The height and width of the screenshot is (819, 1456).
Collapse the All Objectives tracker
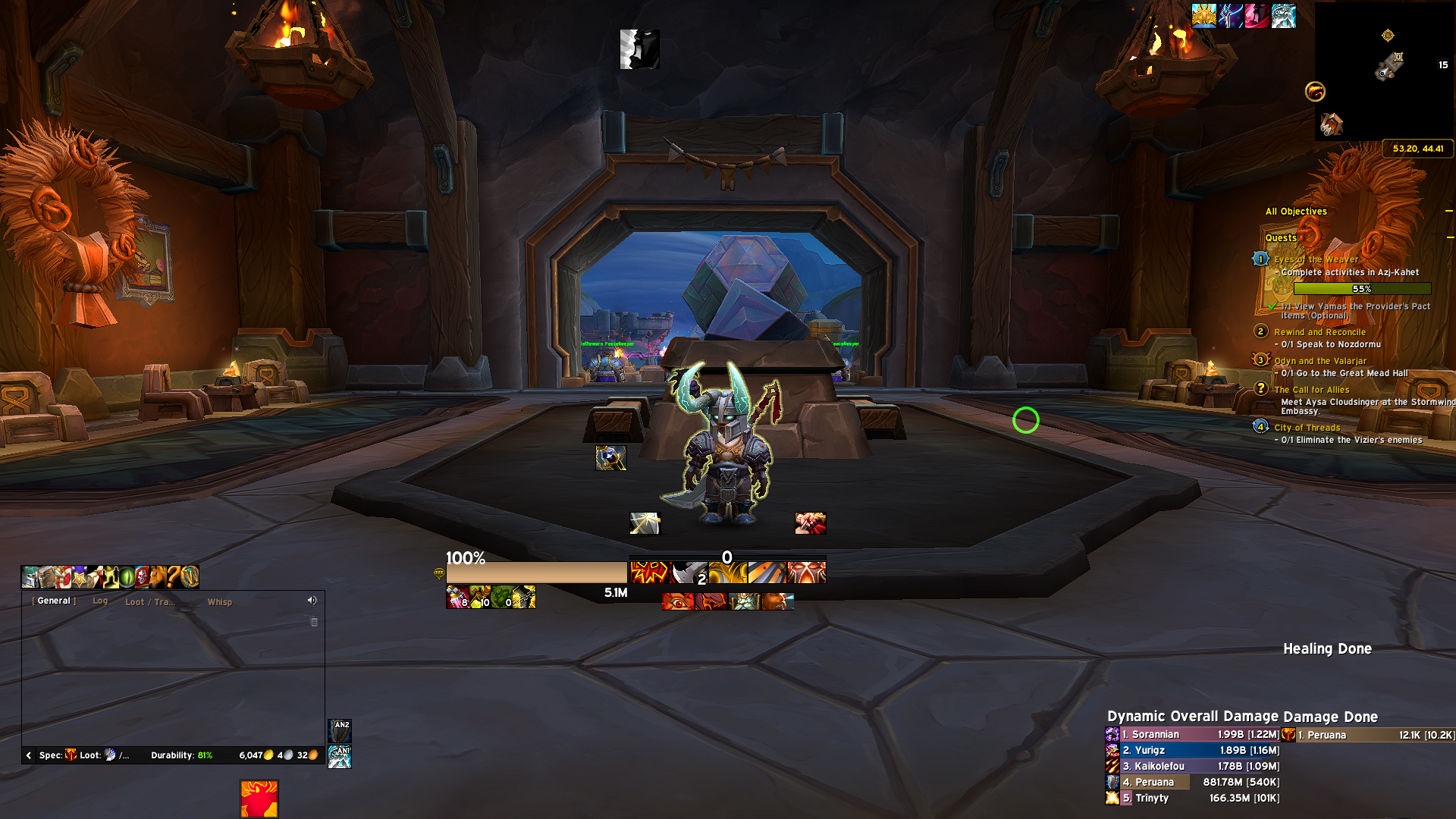click(1448, 212)
